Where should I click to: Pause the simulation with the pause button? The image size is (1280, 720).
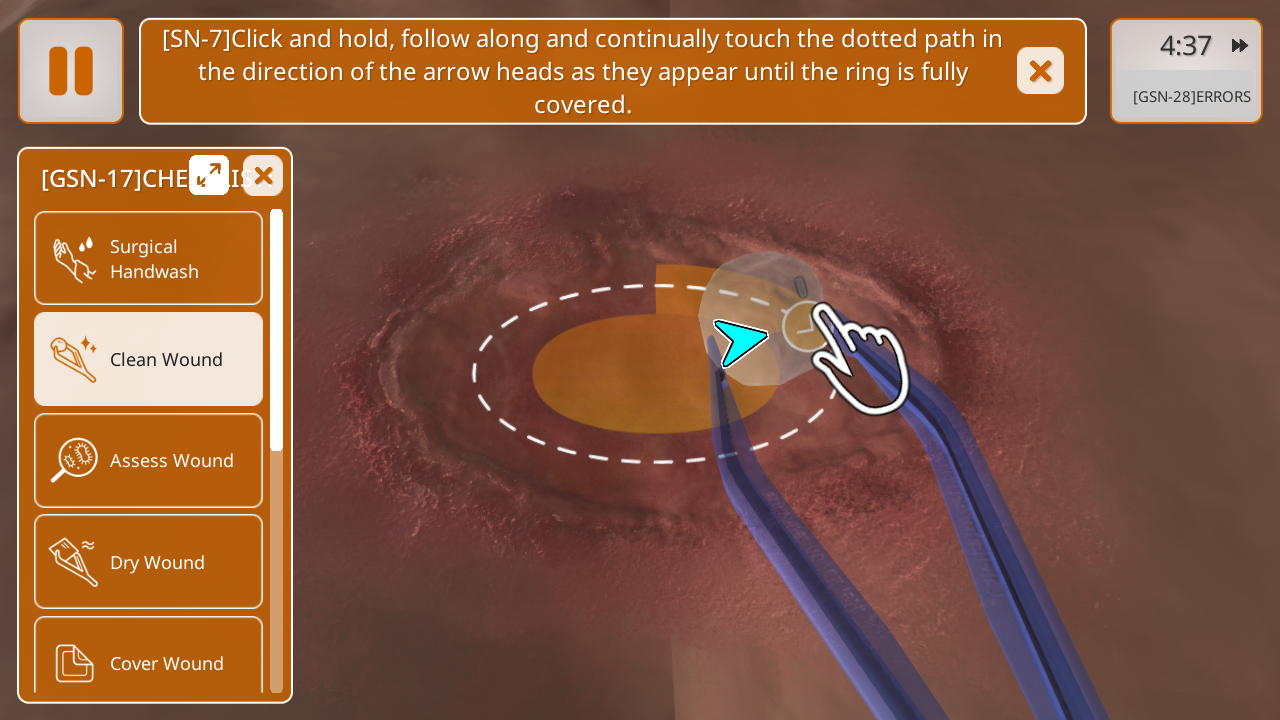71,71
